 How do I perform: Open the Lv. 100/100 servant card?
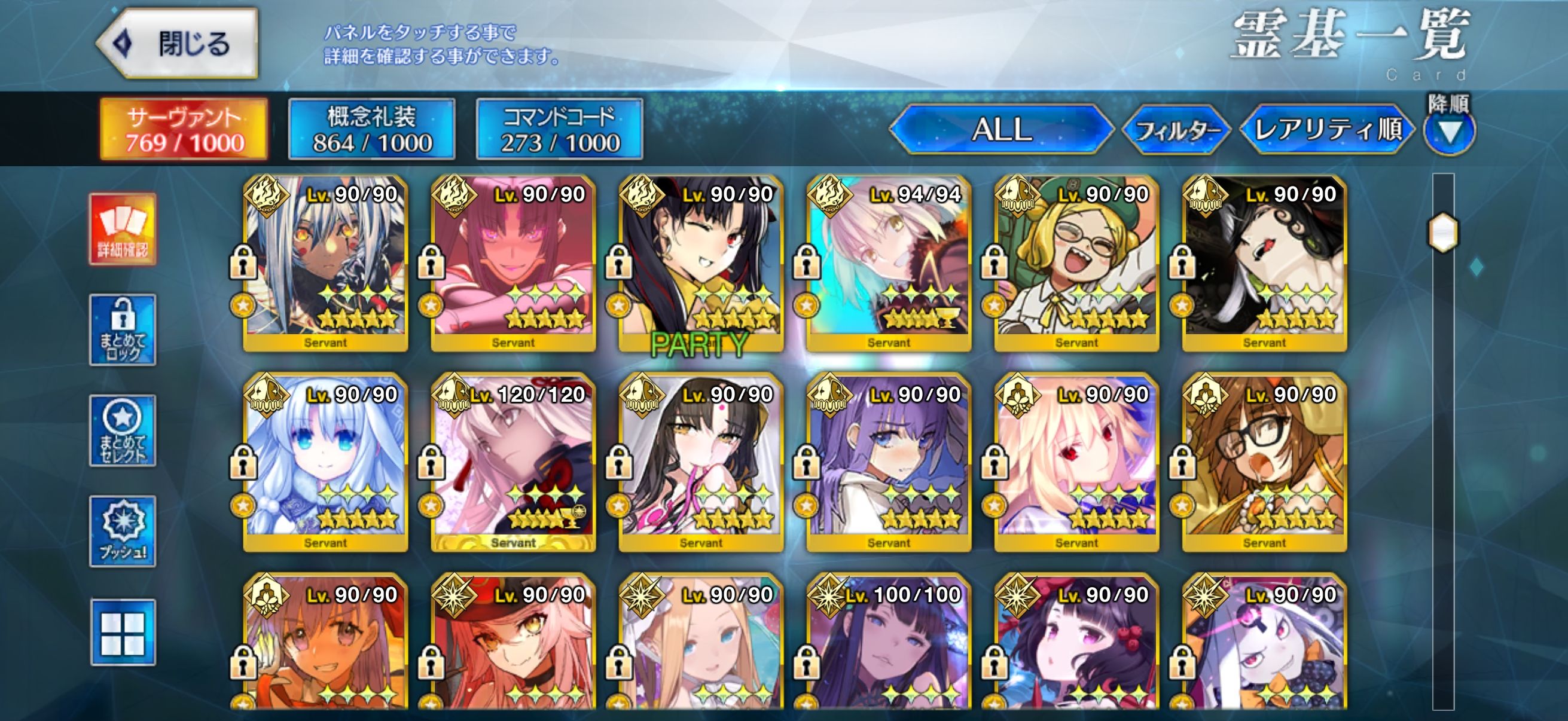coord(889,642)
